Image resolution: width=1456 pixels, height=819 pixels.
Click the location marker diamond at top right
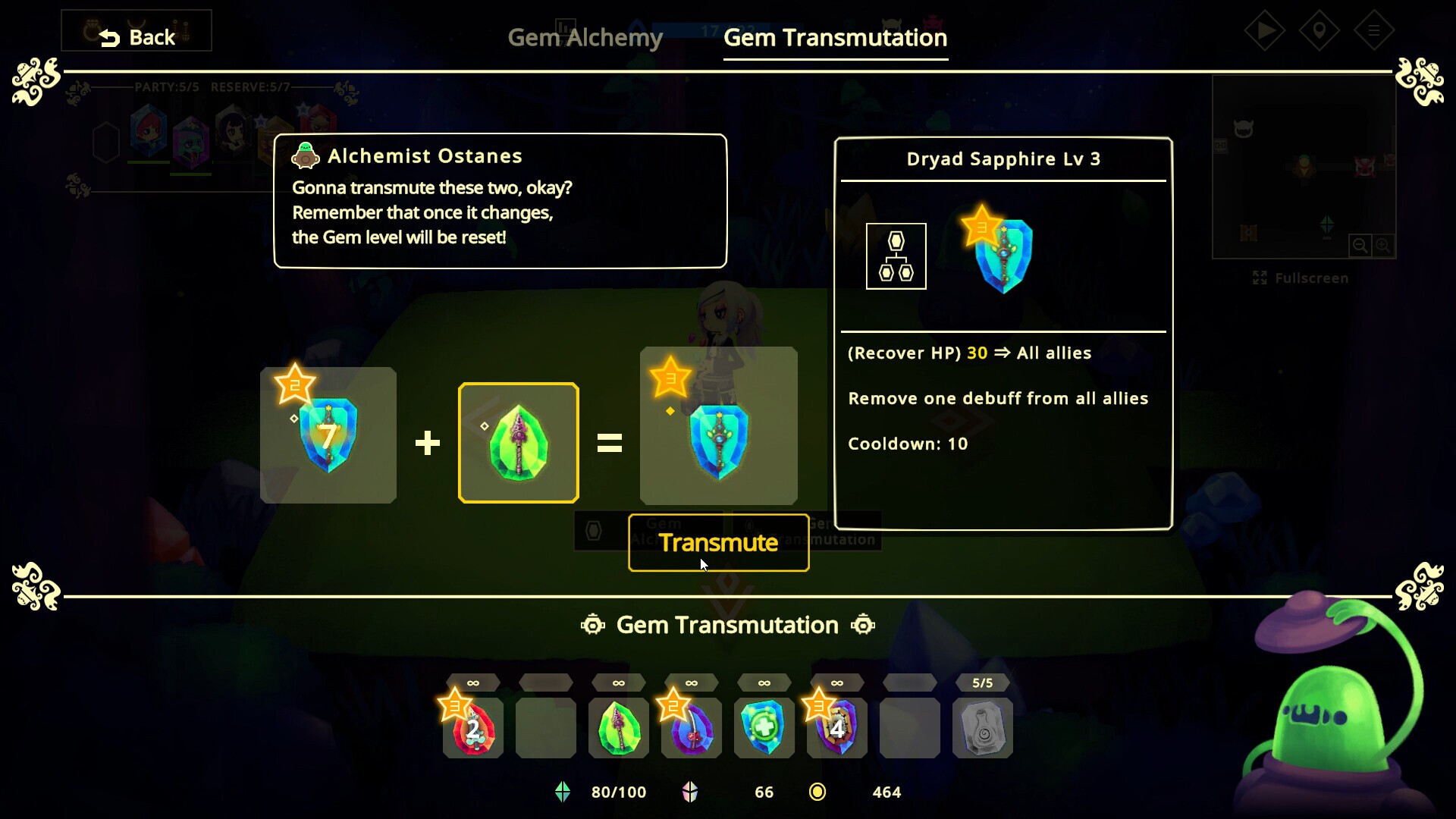click(1319, 30)
